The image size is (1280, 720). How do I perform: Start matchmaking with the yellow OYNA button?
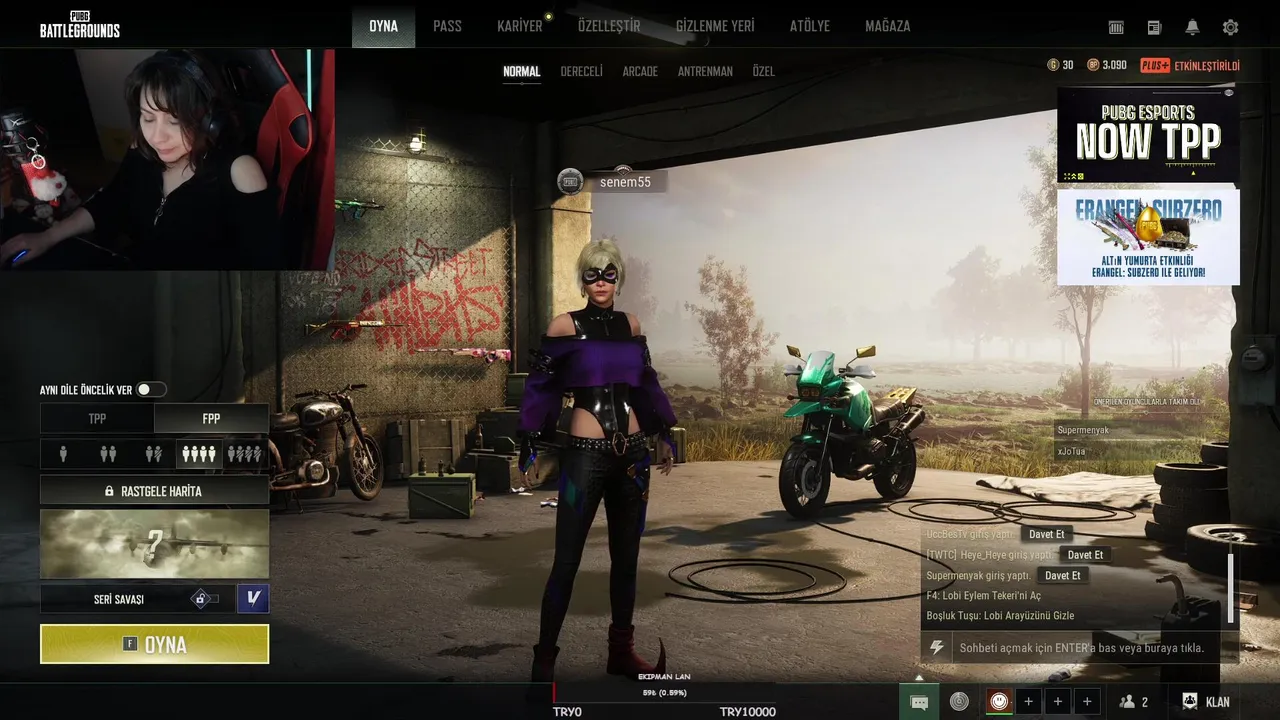coord(154,644)
